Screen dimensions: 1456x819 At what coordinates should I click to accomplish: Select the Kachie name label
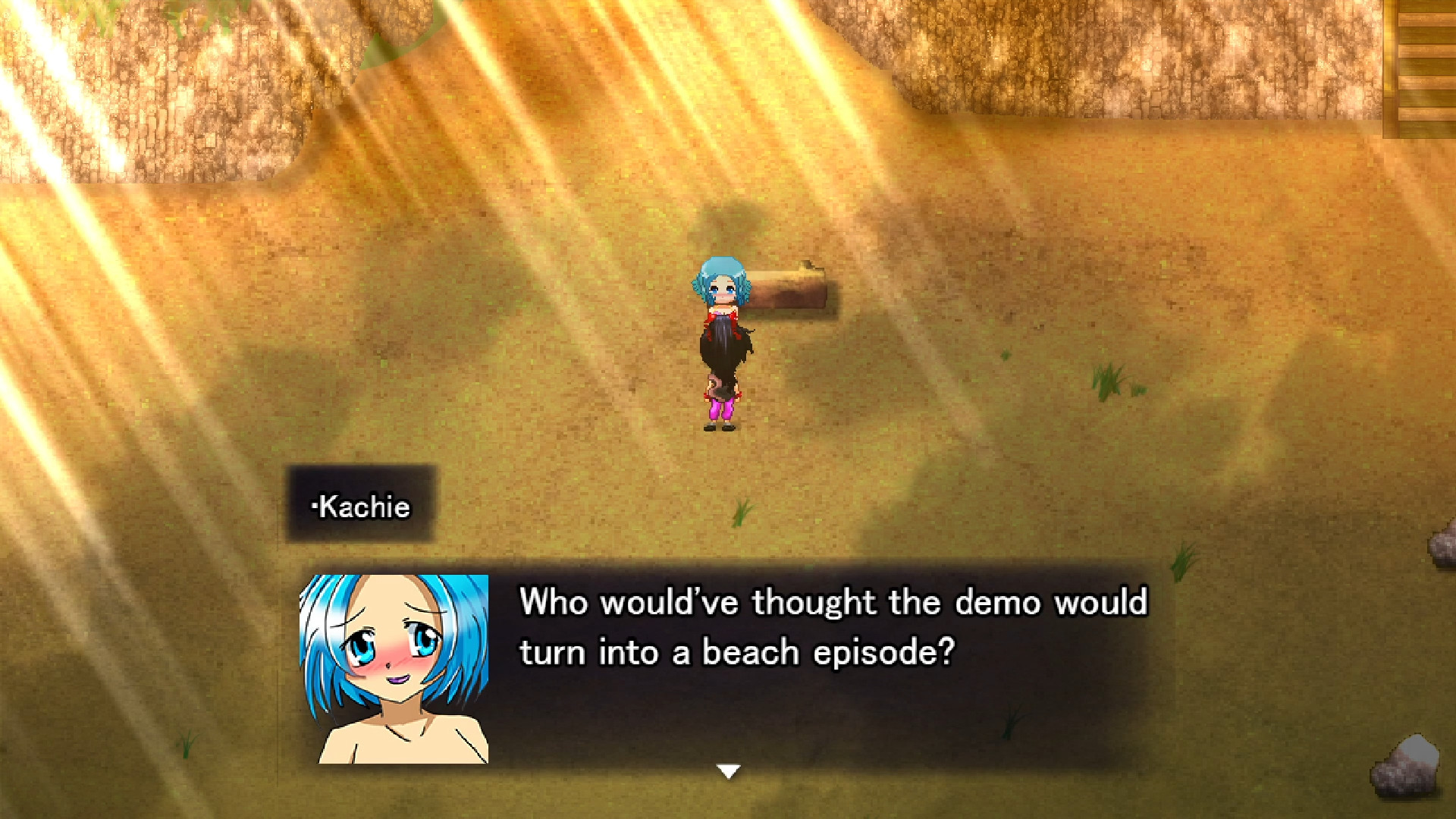pyautogui.click(x=364, y=507)
